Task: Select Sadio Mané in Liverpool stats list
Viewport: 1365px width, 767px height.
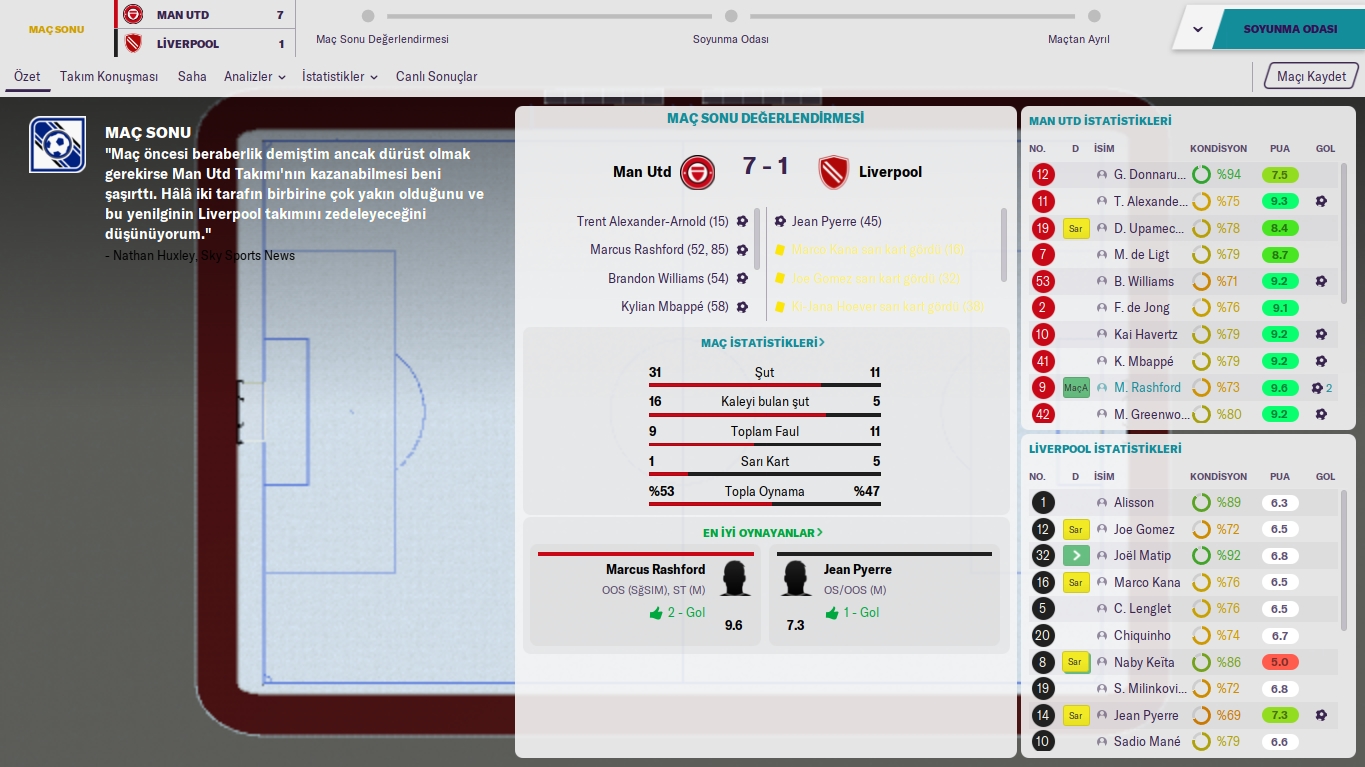Action: 1147,742
